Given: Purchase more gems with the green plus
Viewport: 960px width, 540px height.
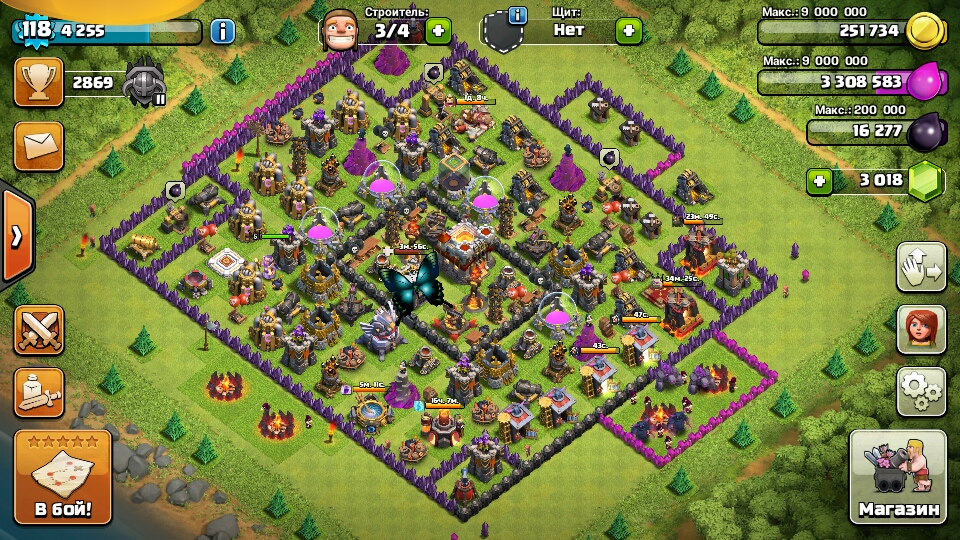Looking at the screenshot, I should [x=820, y=181].
